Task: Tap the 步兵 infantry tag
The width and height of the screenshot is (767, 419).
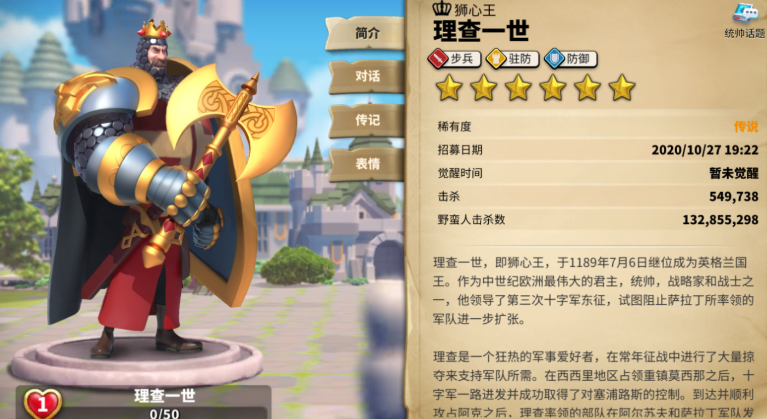Action: coord(455,59)
